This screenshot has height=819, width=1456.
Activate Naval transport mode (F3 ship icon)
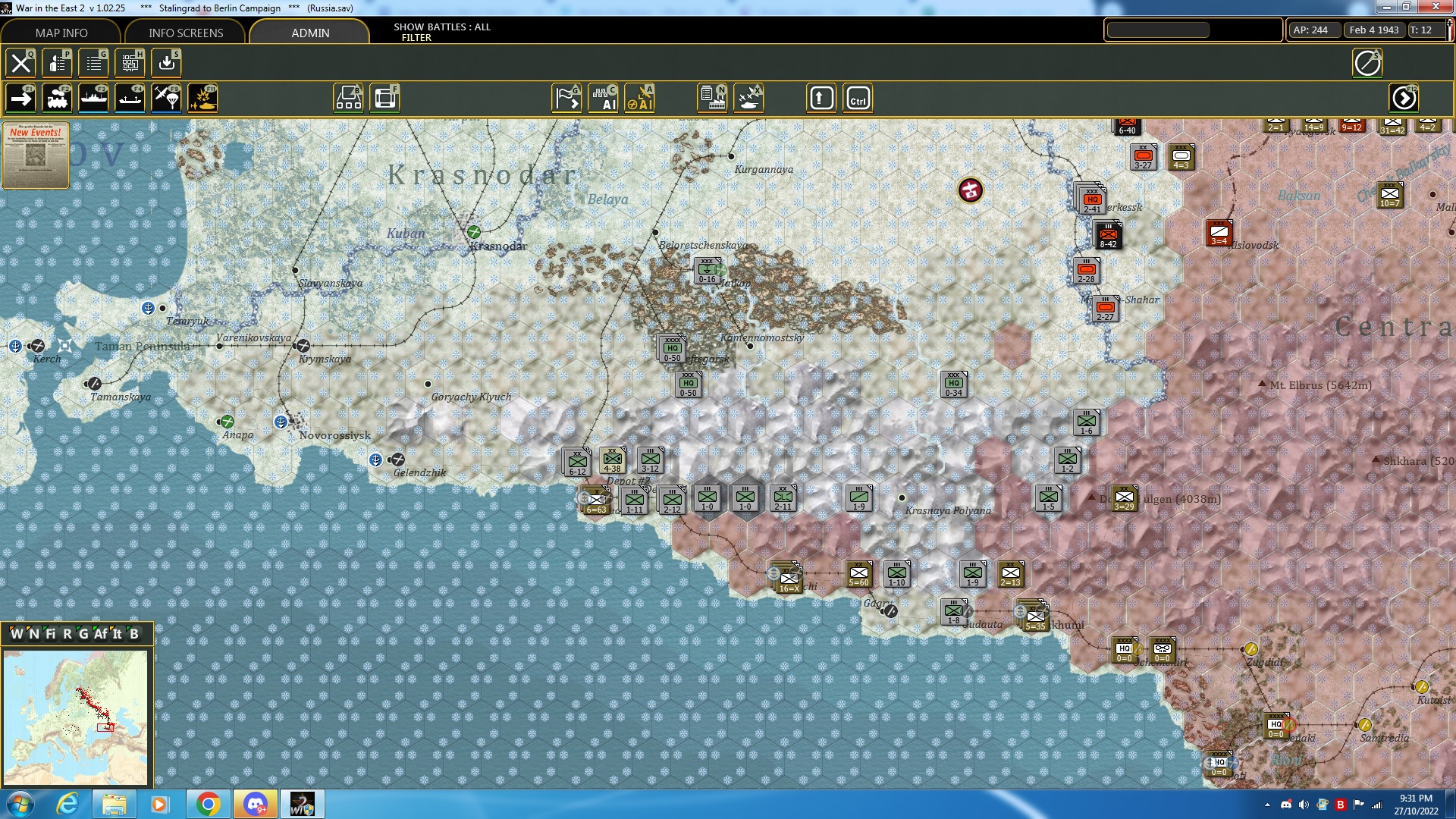click(x=94, y=97)
